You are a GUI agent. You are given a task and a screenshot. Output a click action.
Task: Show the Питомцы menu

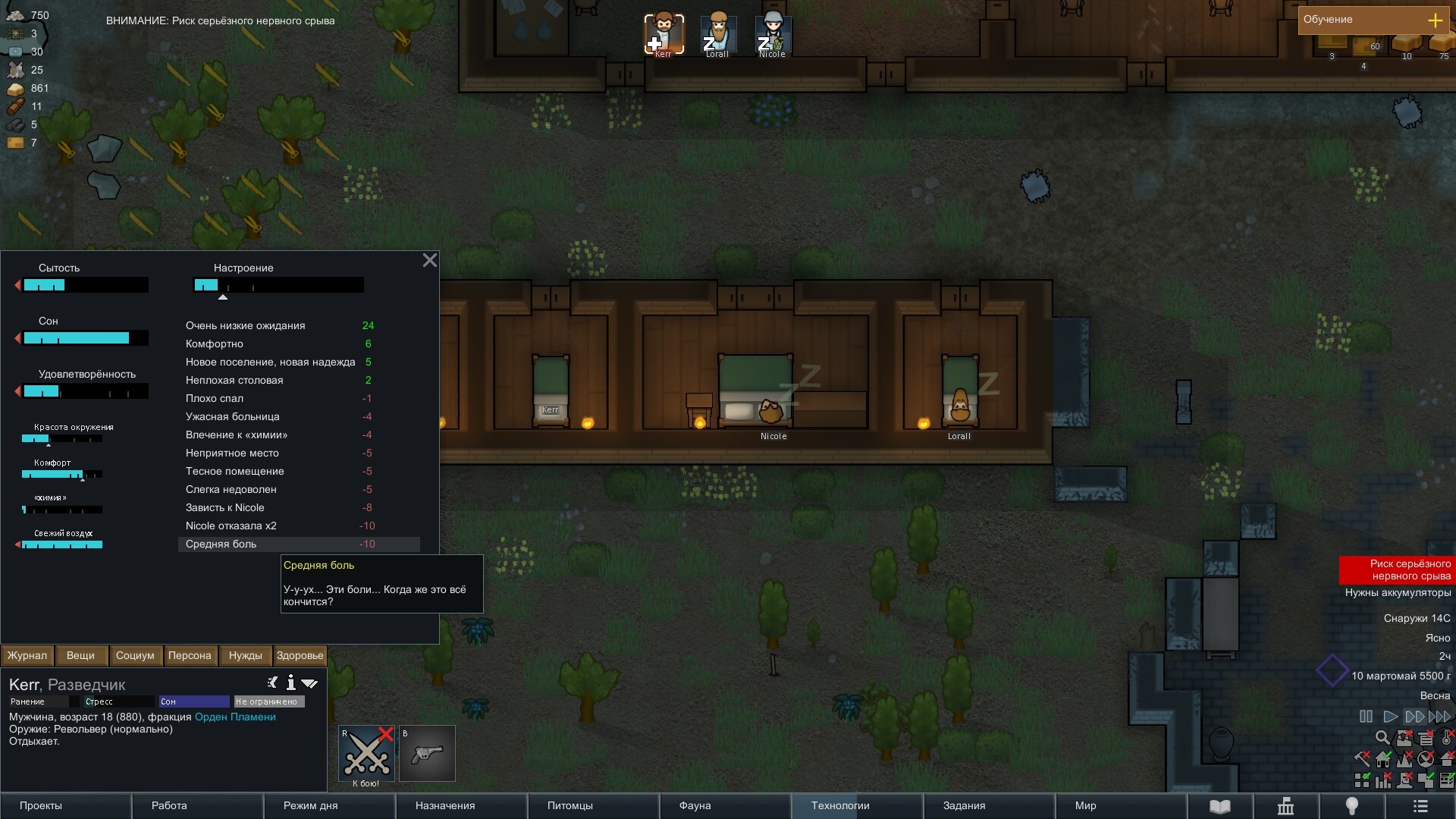coord(593,805)
